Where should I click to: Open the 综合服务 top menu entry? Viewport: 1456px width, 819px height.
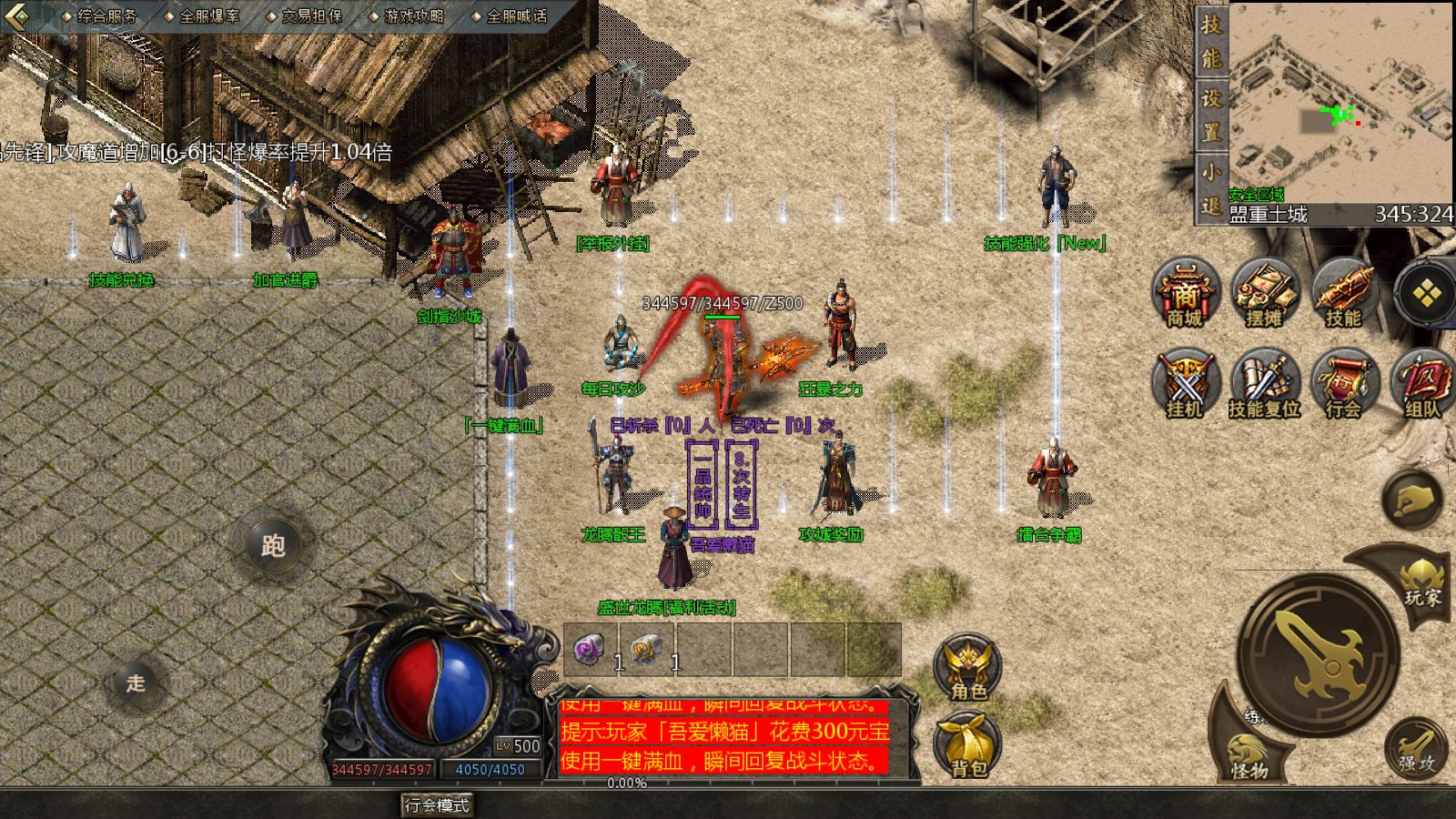(106, 15)
